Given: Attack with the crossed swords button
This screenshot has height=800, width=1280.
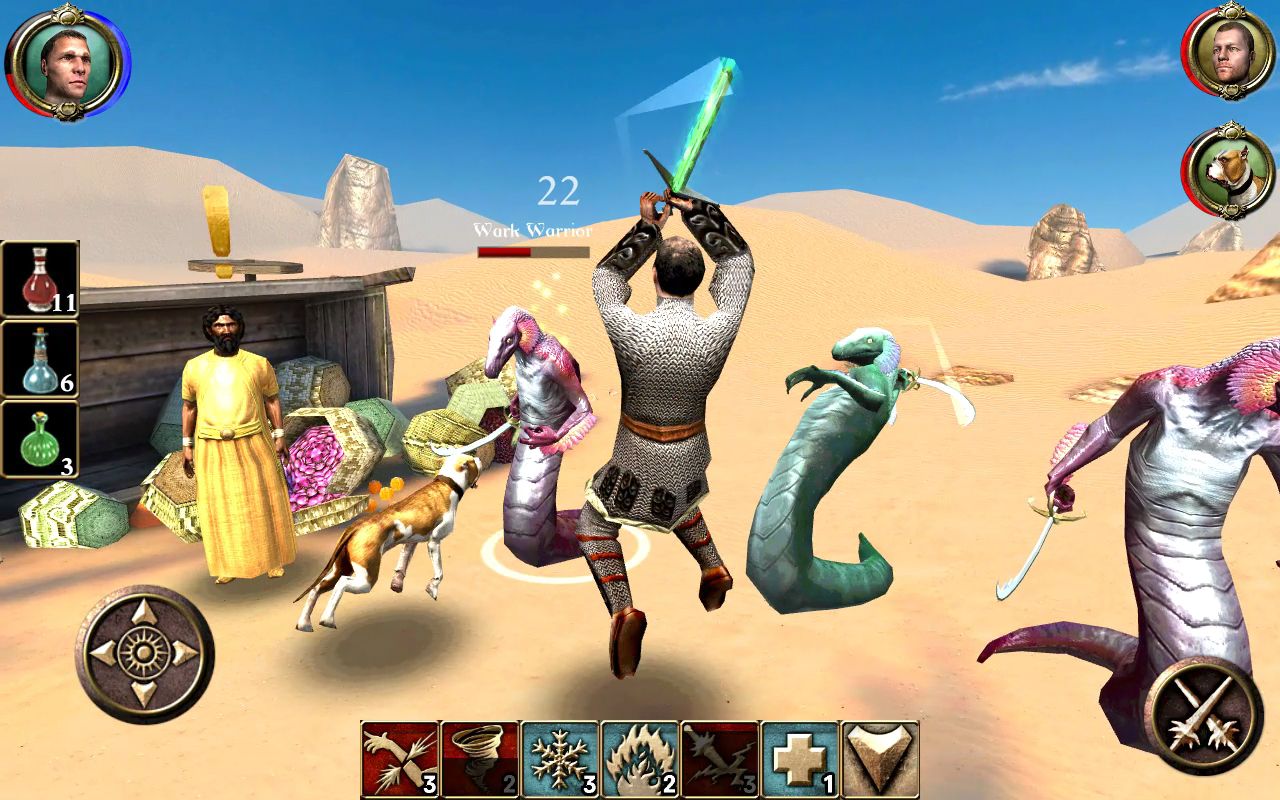Looking at the screenshot, I should (1204, 715).
